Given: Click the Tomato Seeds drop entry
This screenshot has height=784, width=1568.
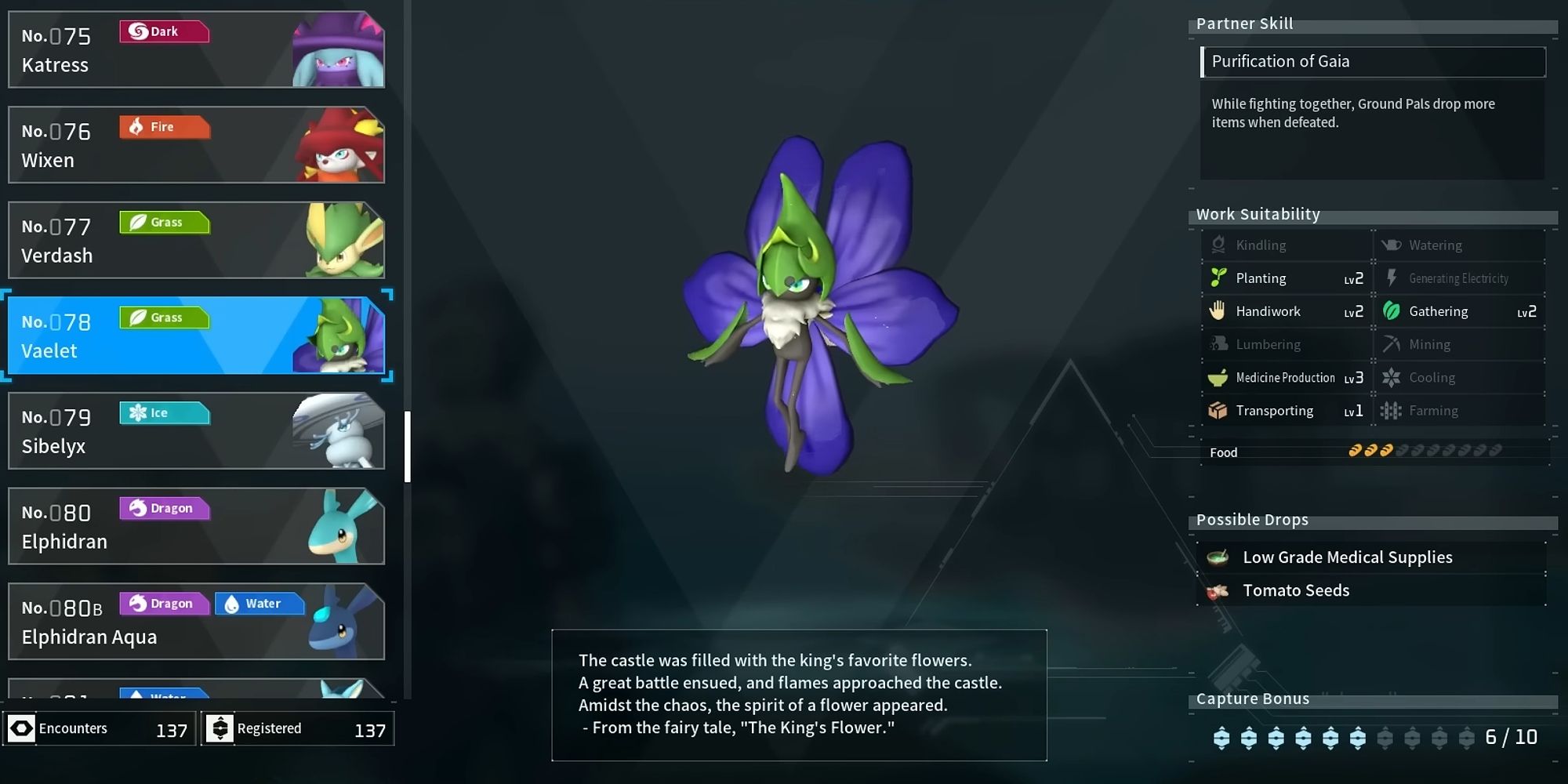Looking at the screenshot, I should pos(1296,590).
